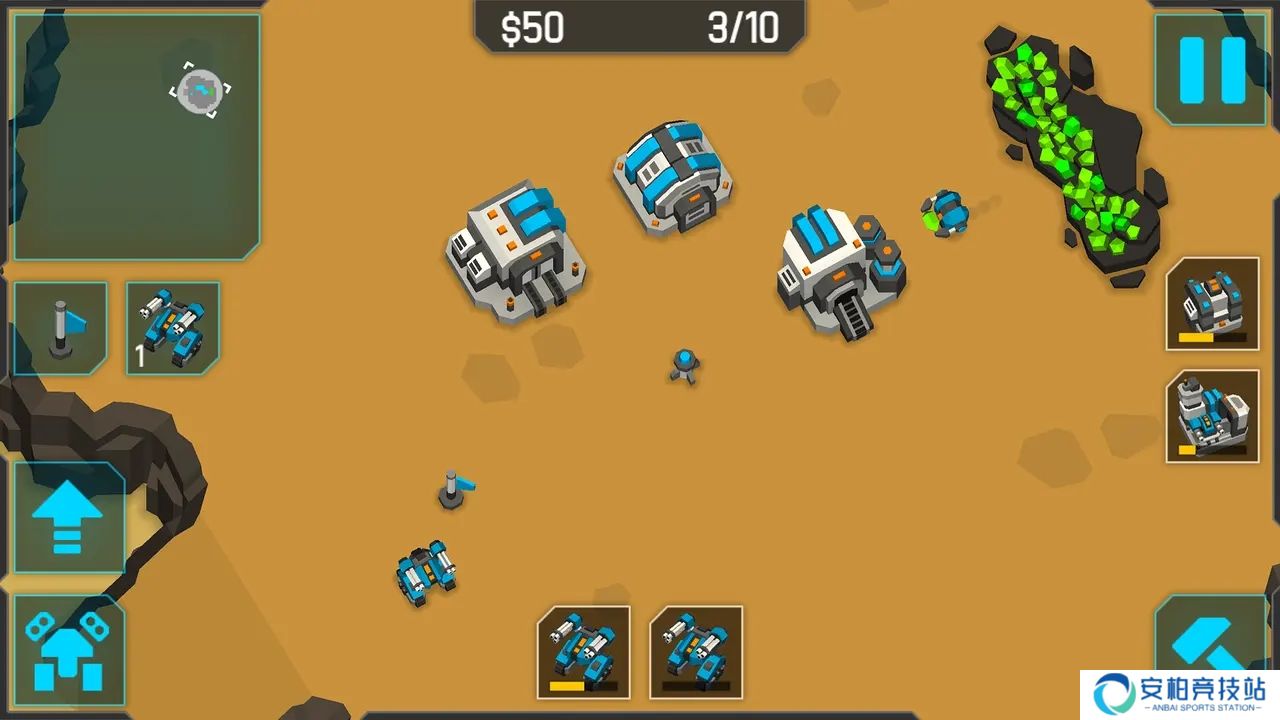
Task: Click the select-all-units arrow button
Action: tap(68, 651)
